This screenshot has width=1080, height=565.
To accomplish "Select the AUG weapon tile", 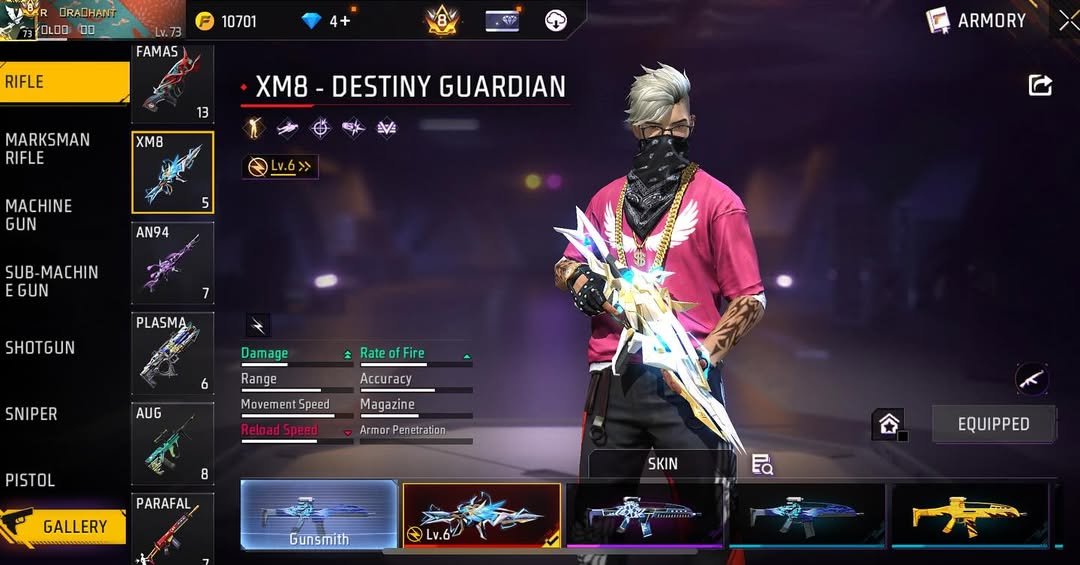I will [172, 443].
